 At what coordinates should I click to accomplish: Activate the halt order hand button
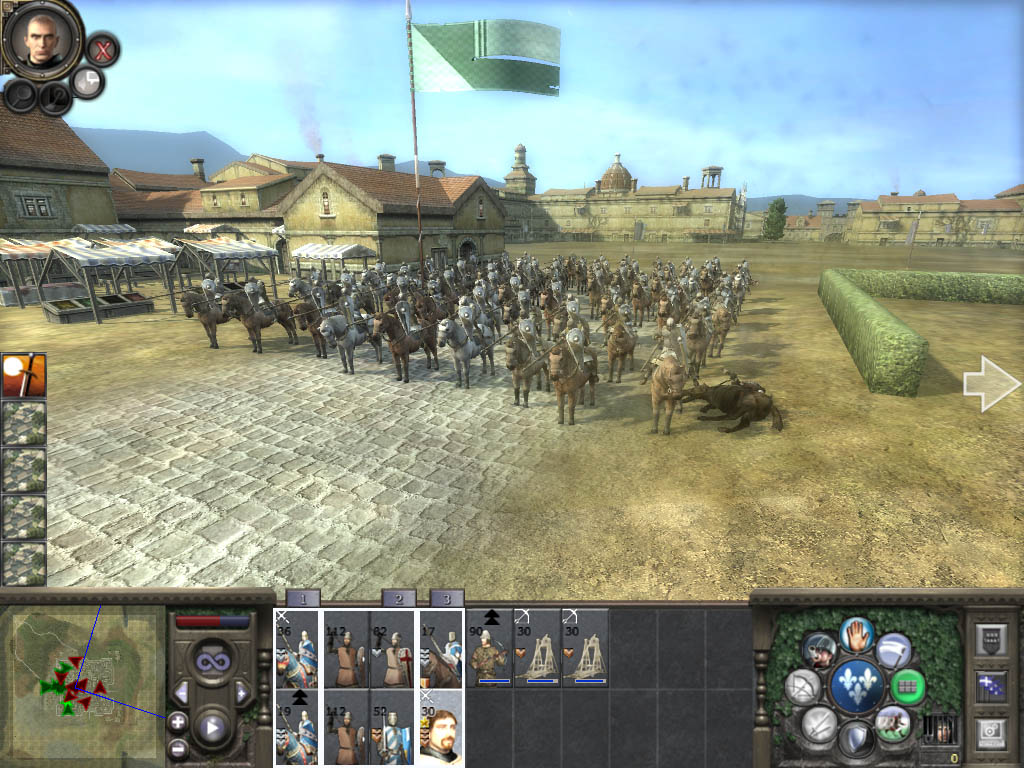coord(856,634)
